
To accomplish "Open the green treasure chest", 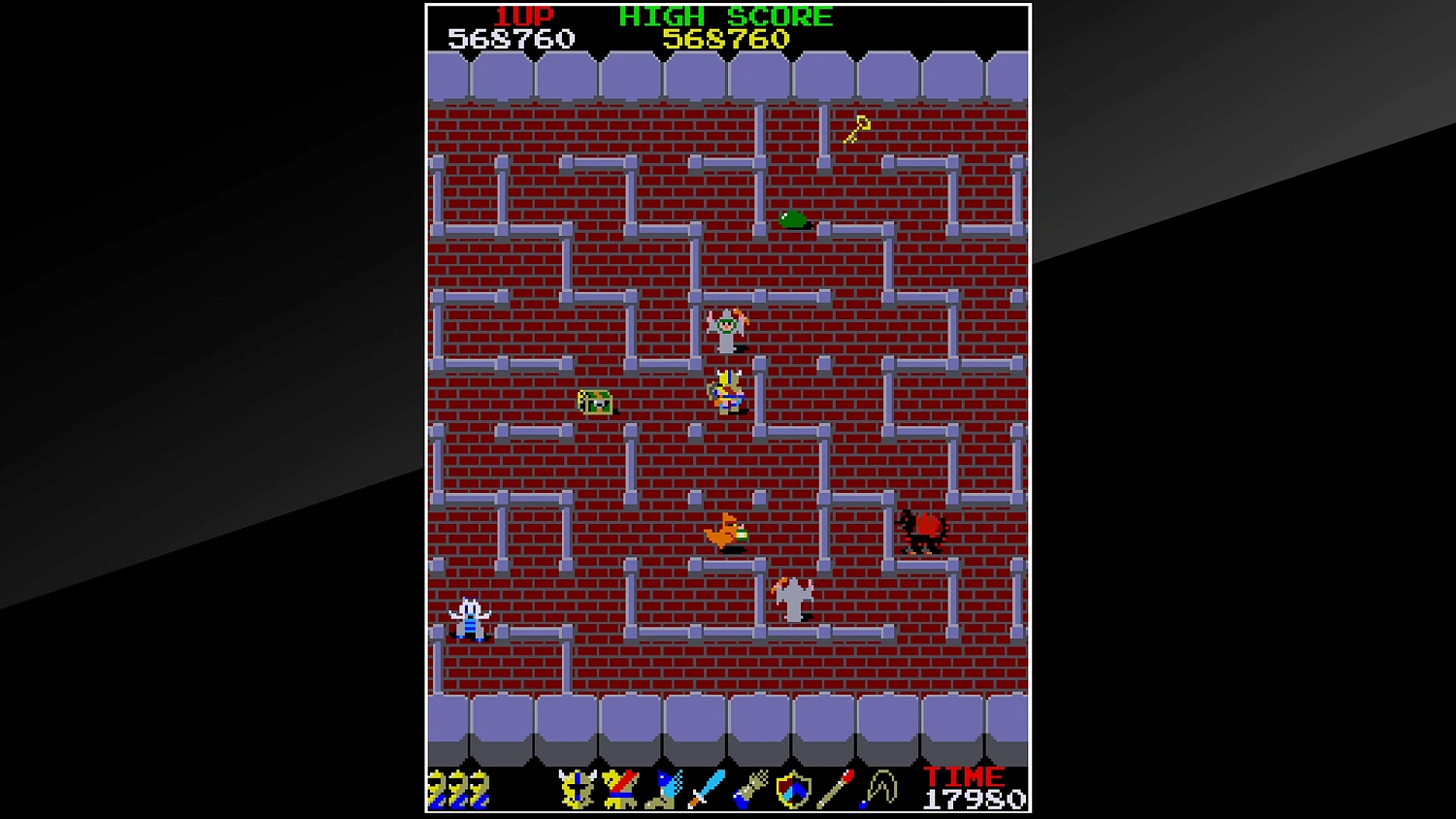I will coord(593,402).
